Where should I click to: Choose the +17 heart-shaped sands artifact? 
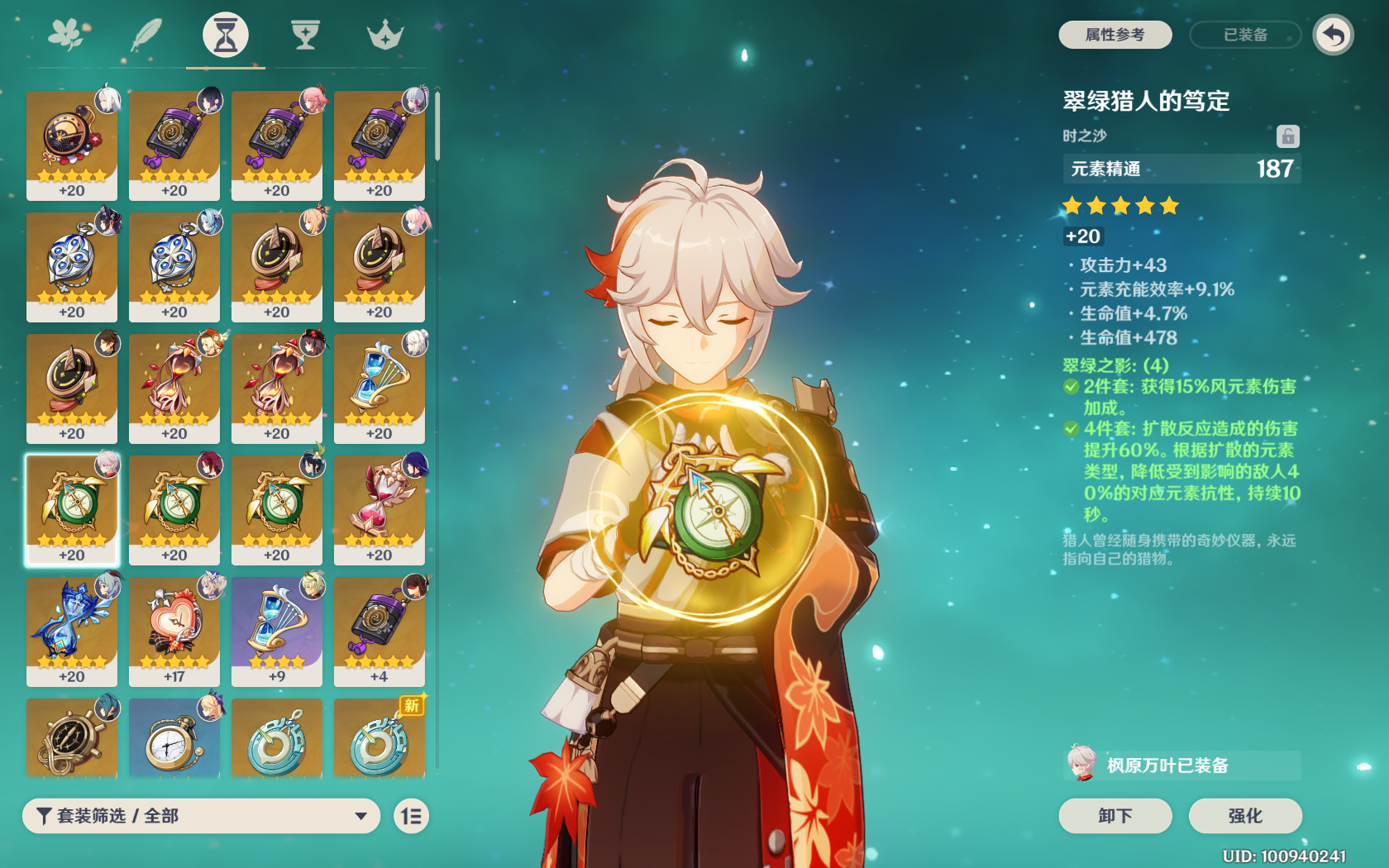(x=174, y=632)
